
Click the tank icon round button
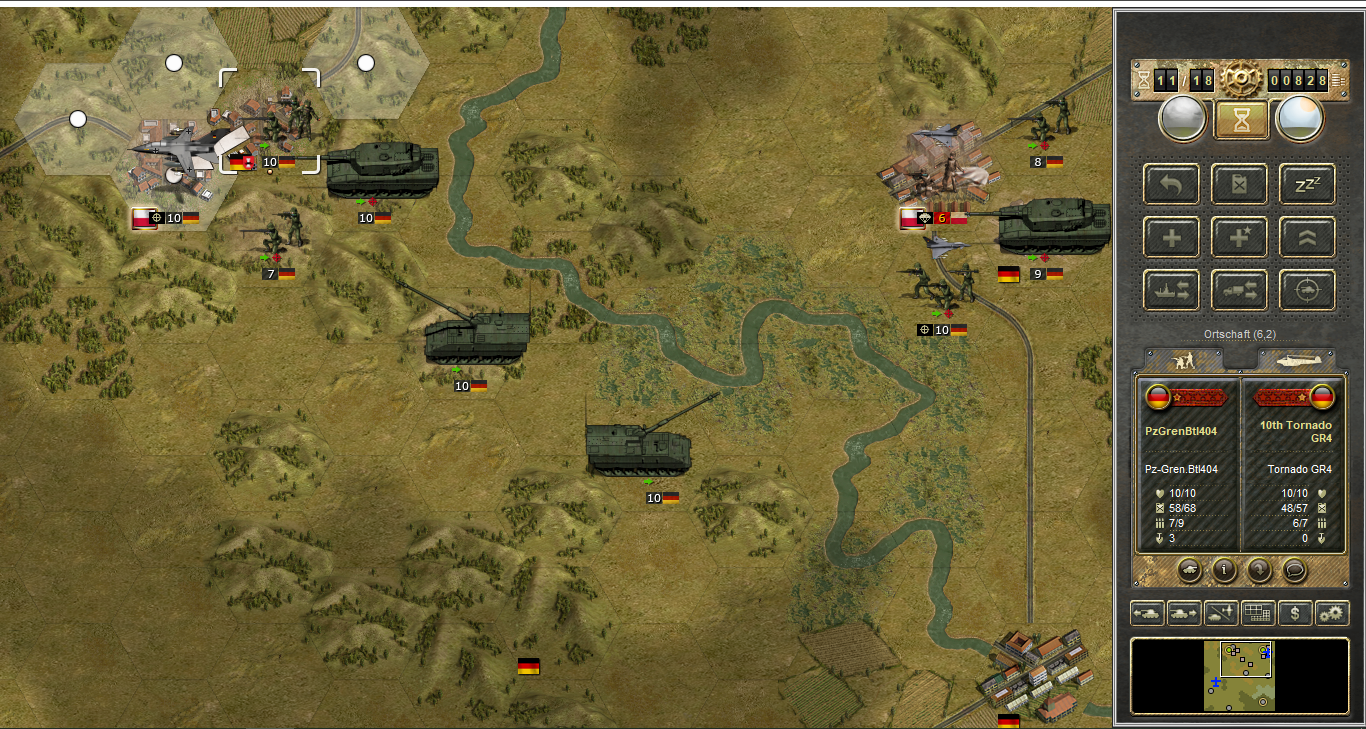[x=1190, y=570]
